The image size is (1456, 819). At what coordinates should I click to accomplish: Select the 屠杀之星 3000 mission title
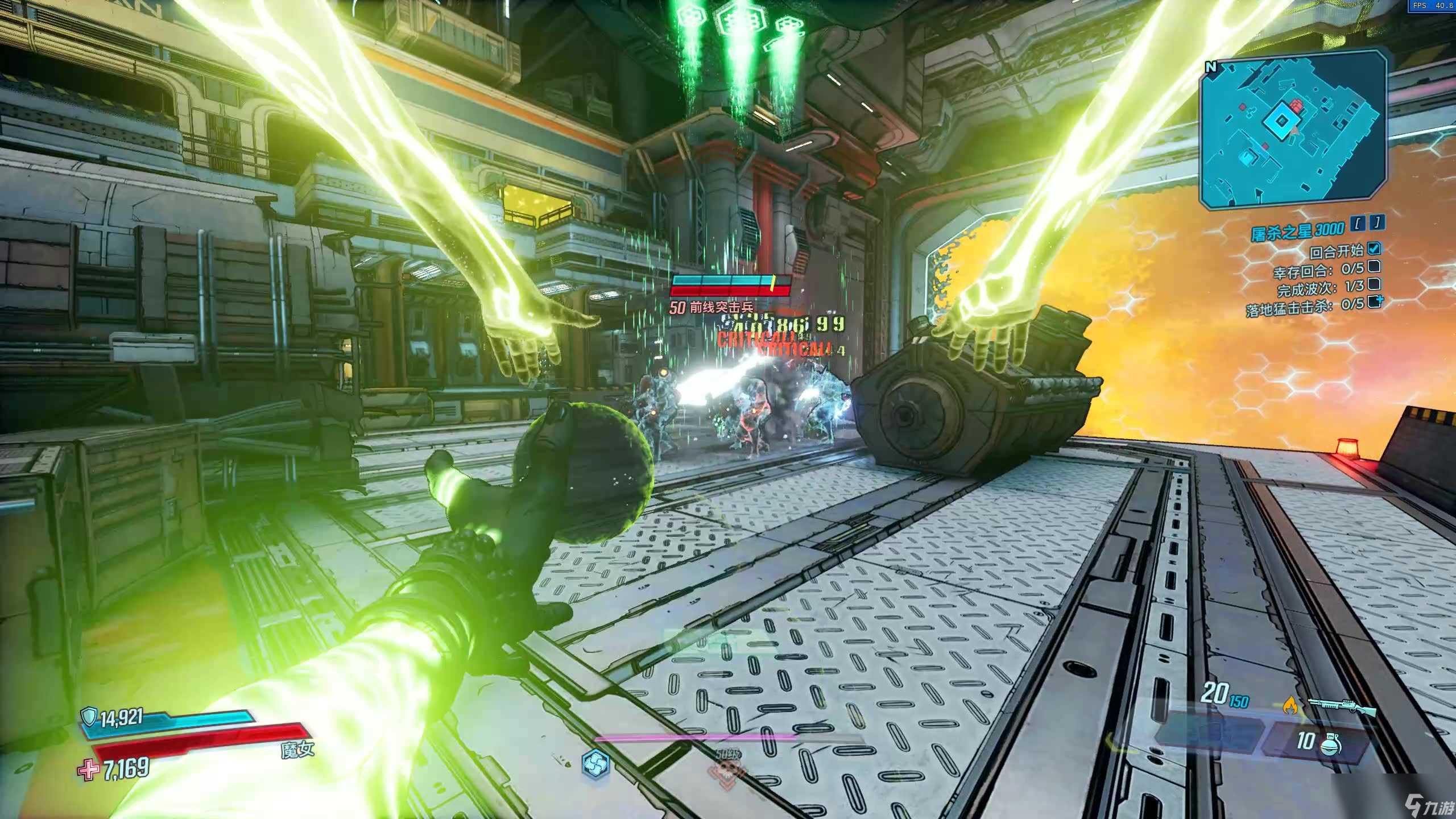coord(1297,230)
